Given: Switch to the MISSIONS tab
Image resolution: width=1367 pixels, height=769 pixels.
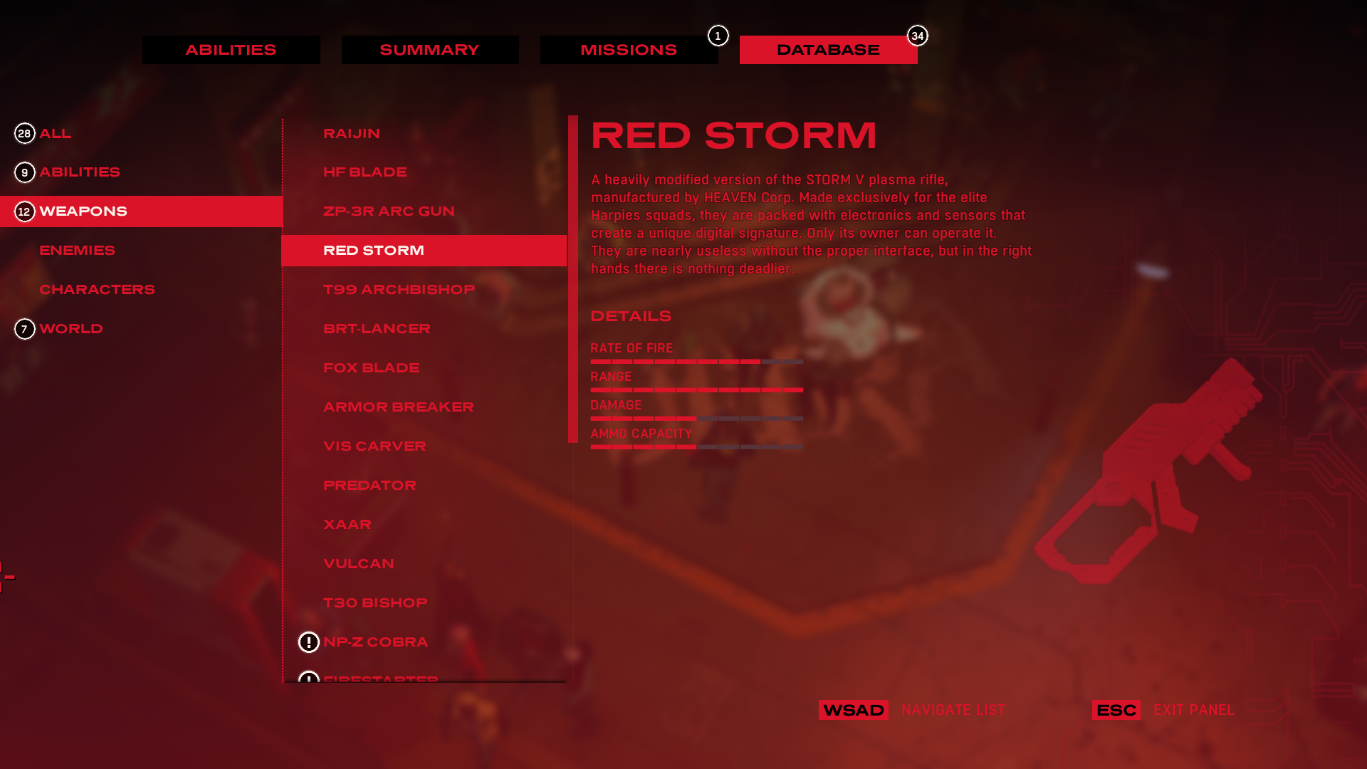Looking at the screenshot, I should tap(628, 48).
